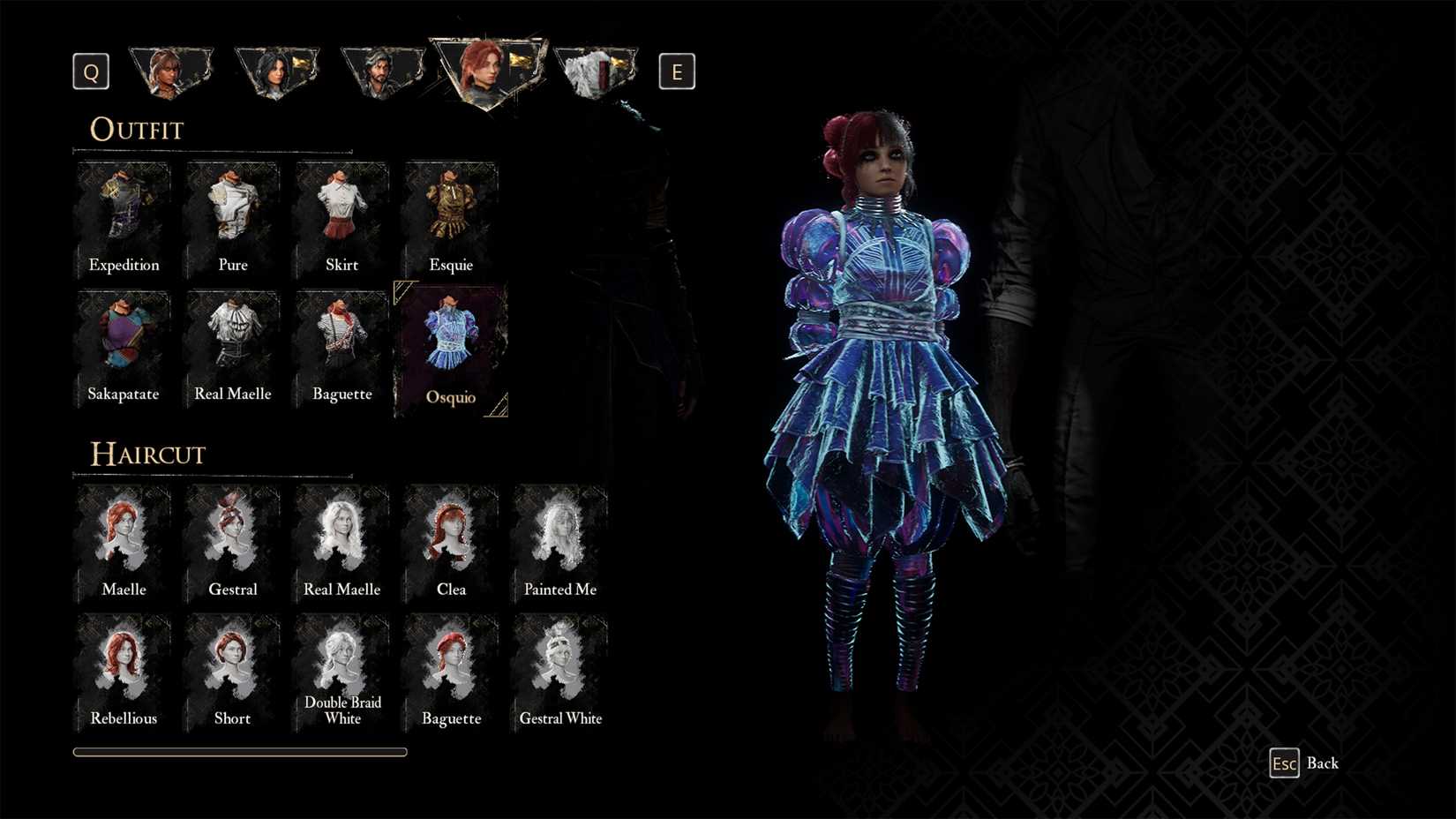This screenshot has height=819, width=1456.
Task: Apply the Skirt outfit
Action: 341,212
